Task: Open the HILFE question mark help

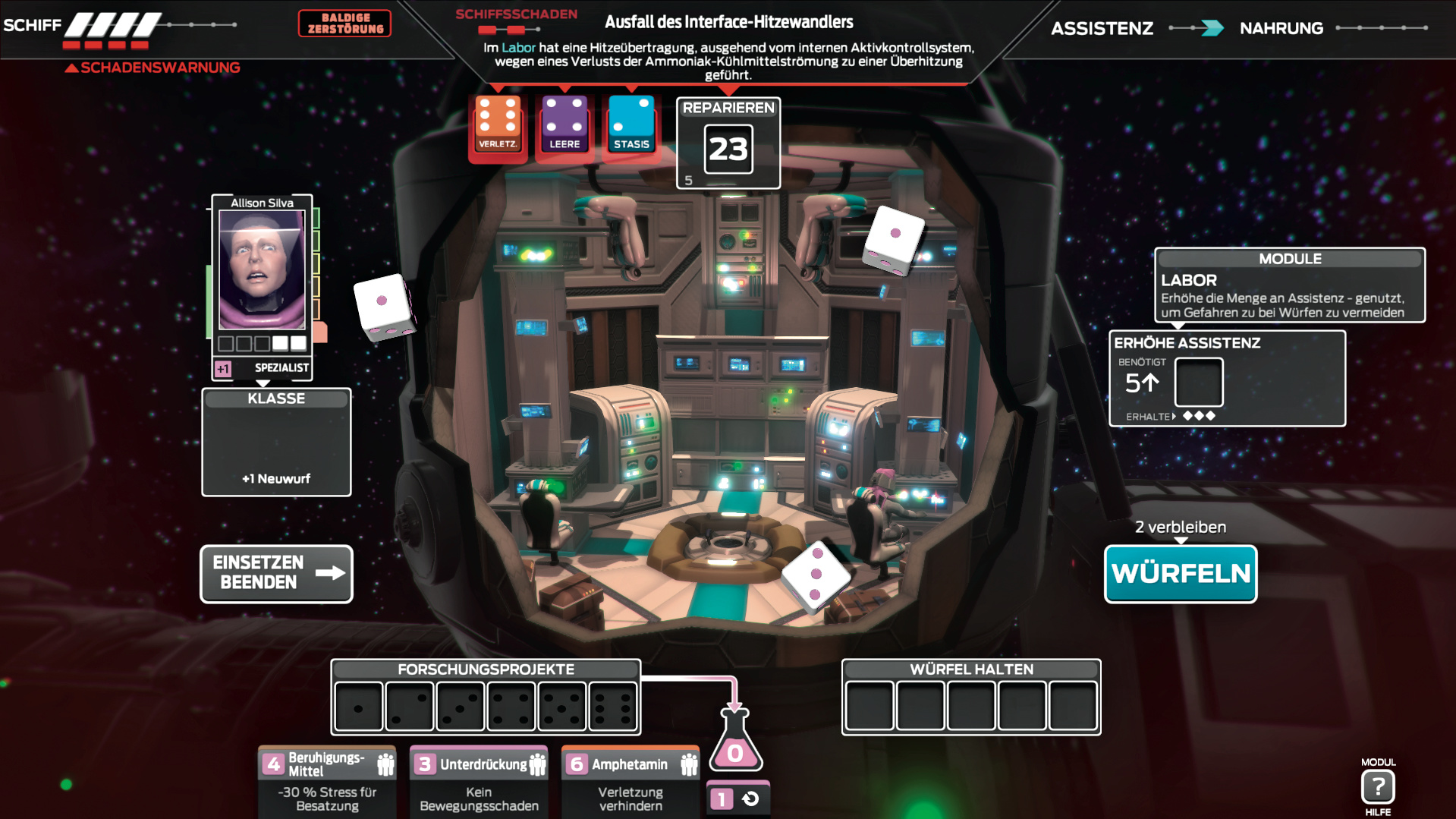Action: click(1378, 787)
